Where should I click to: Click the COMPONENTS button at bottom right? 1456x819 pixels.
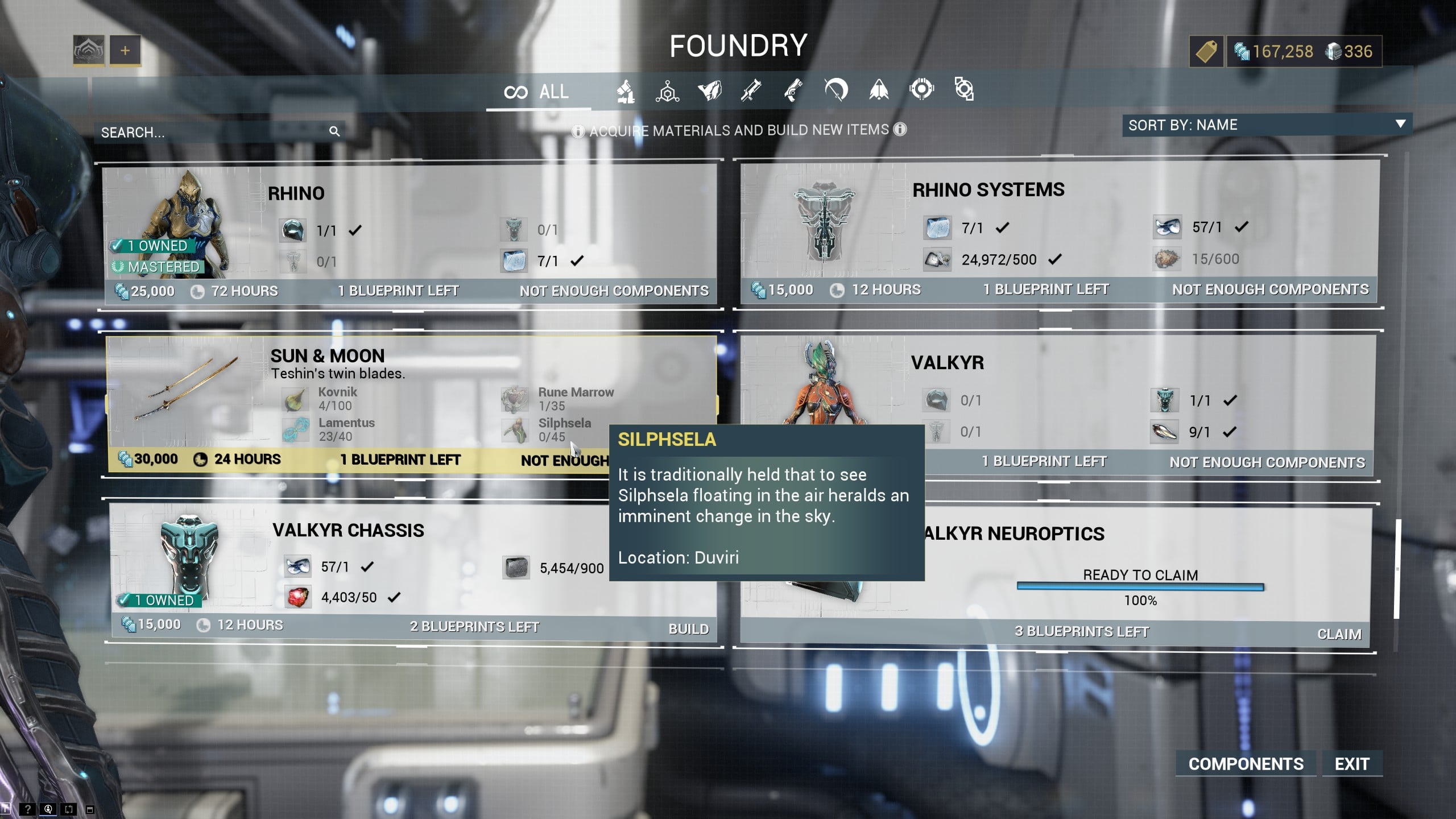click(x=1245, y=764)
